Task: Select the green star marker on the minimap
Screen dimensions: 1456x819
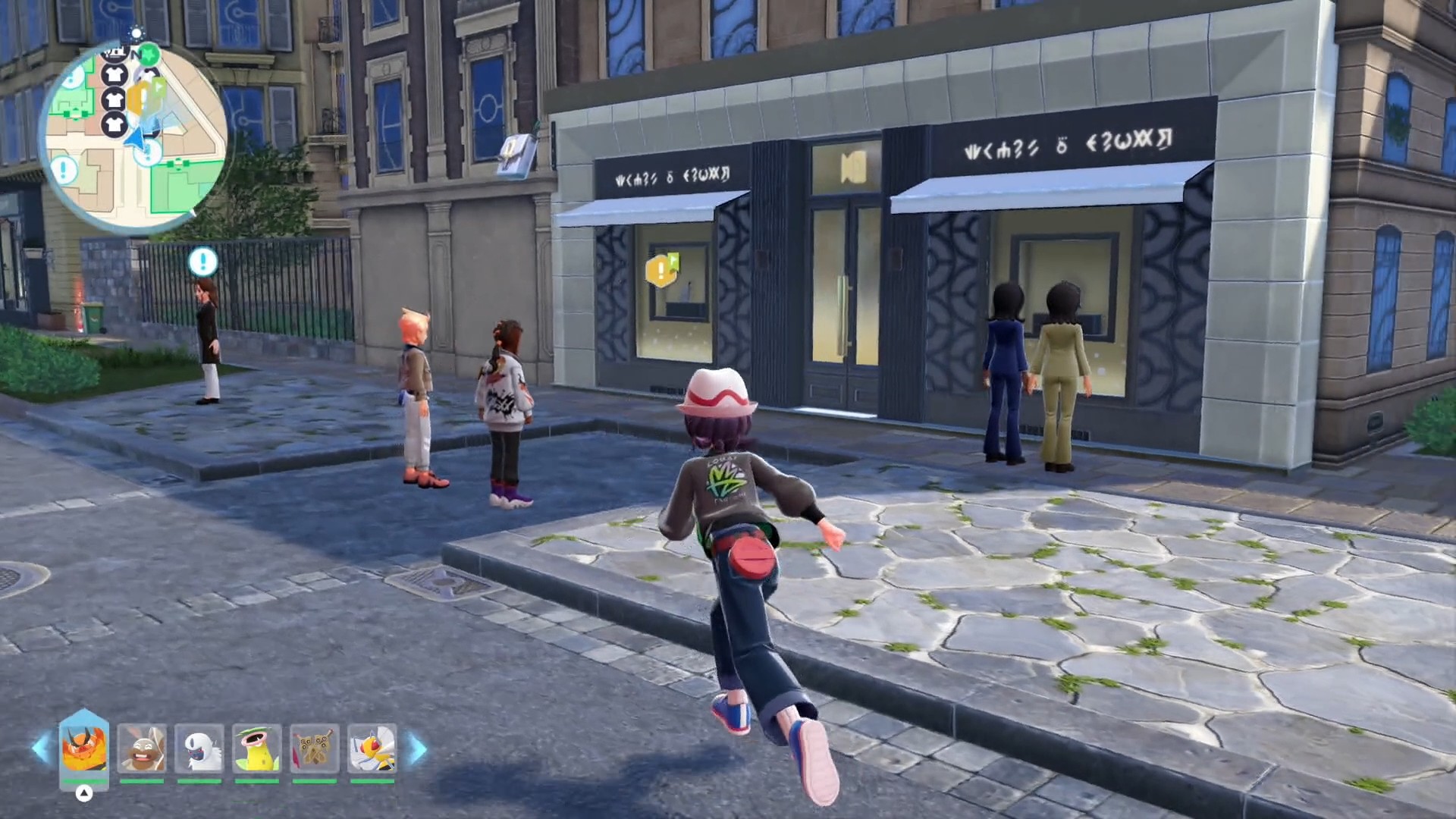Action: coord(149,54)
